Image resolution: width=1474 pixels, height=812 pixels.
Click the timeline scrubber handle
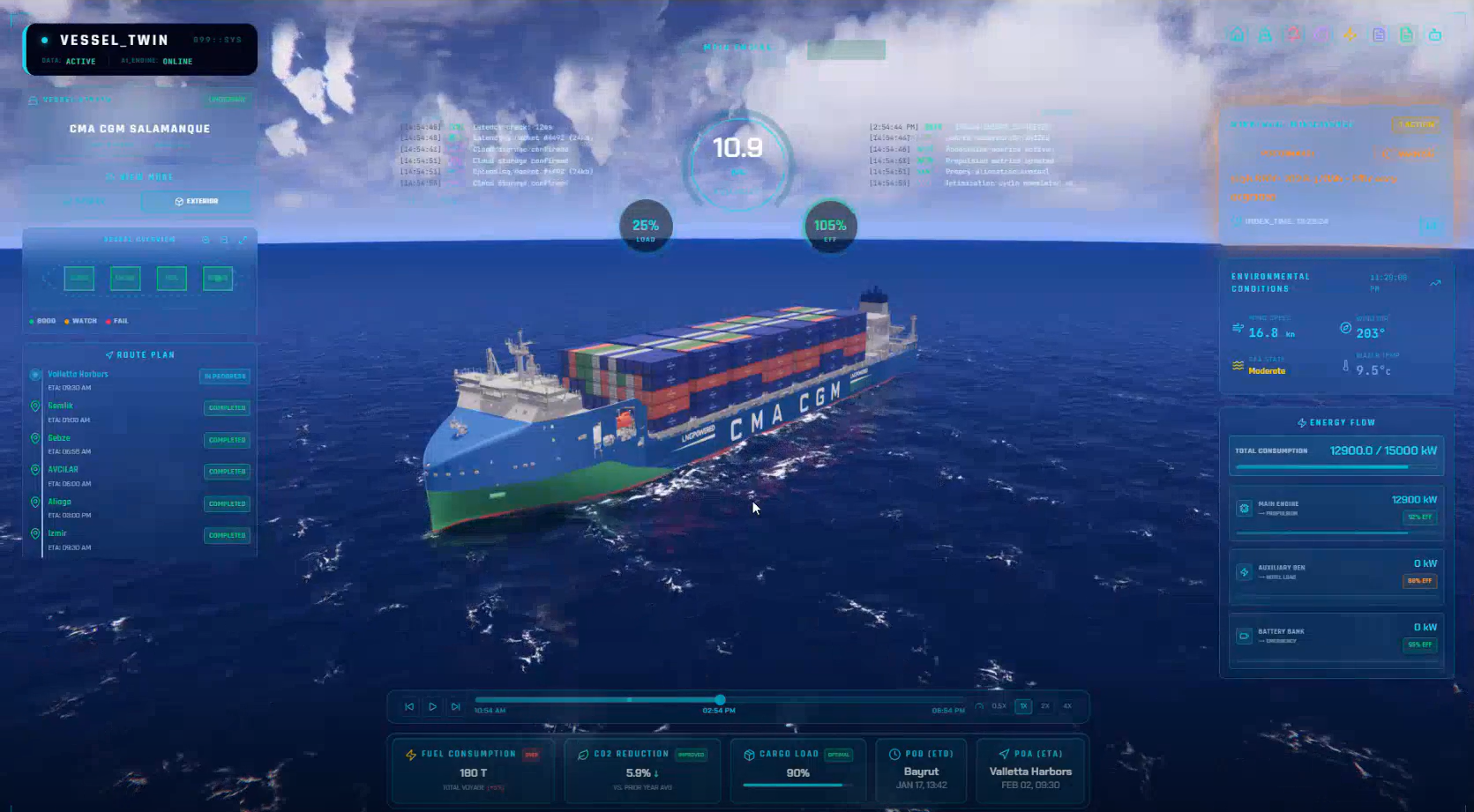click(720, 699)
